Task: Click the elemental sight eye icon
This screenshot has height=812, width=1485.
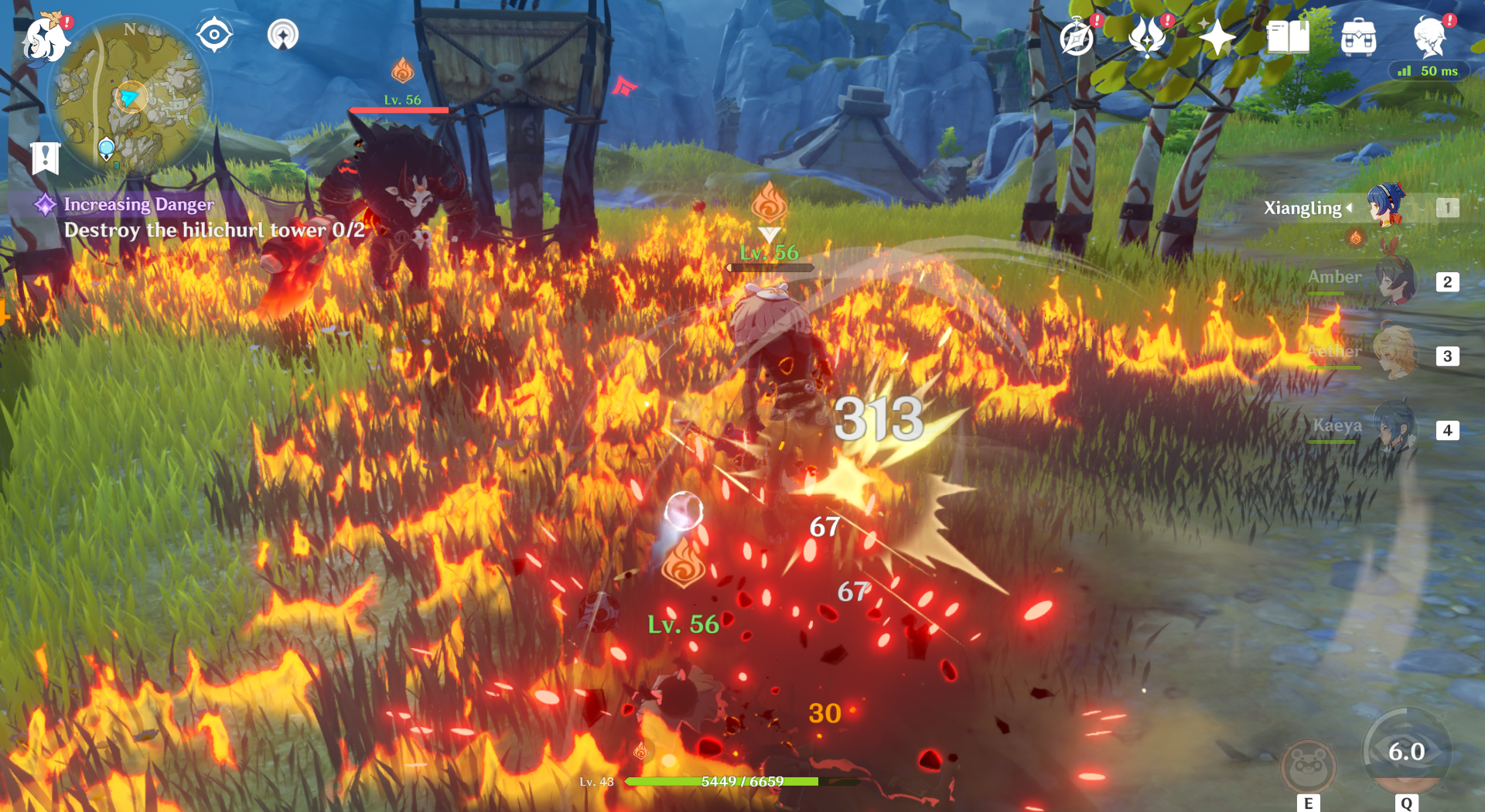Action: (x=214, y=35)
